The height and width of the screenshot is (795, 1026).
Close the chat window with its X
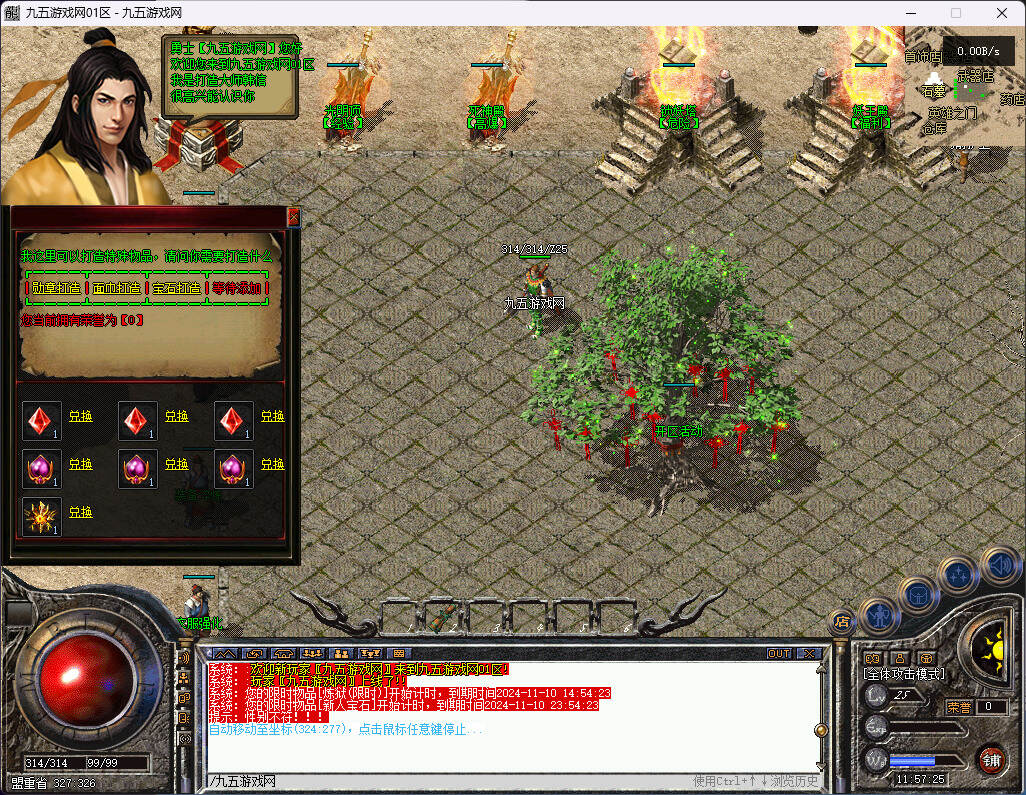[x=810, y=653]
